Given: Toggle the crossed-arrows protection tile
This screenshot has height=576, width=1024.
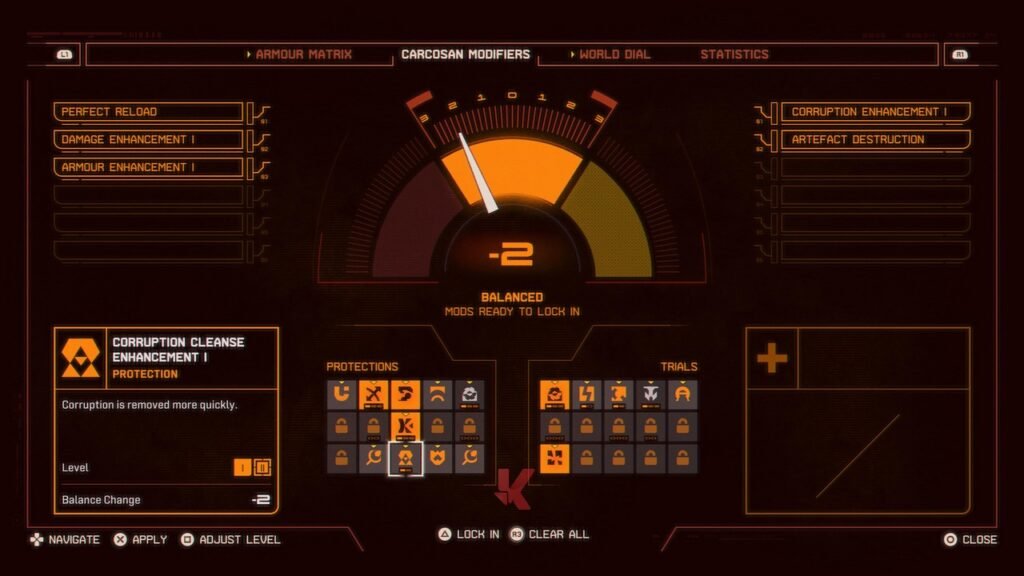Looking at the screenshot, I should click(373, 395).
